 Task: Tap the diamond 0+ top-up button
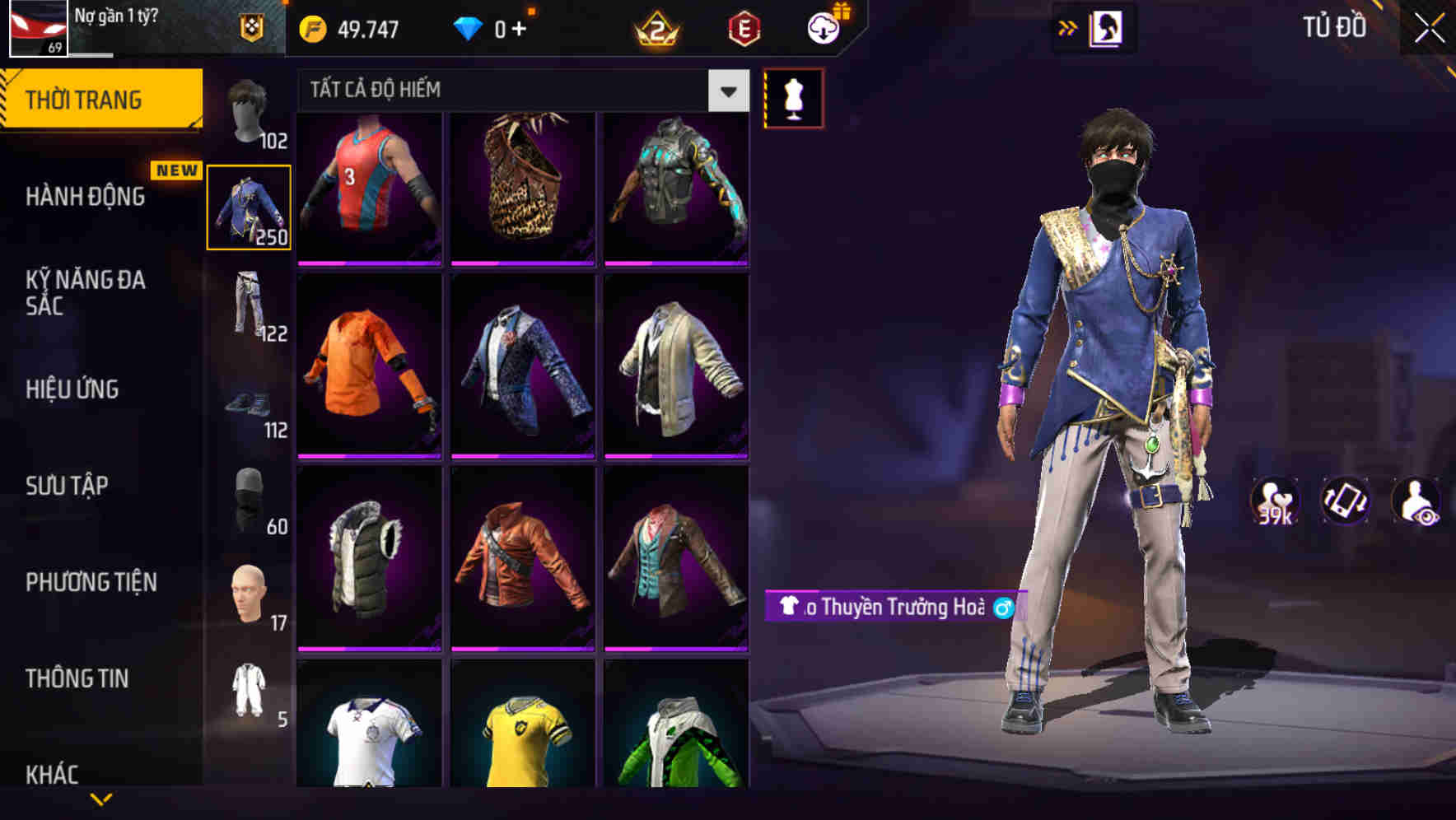492,27
